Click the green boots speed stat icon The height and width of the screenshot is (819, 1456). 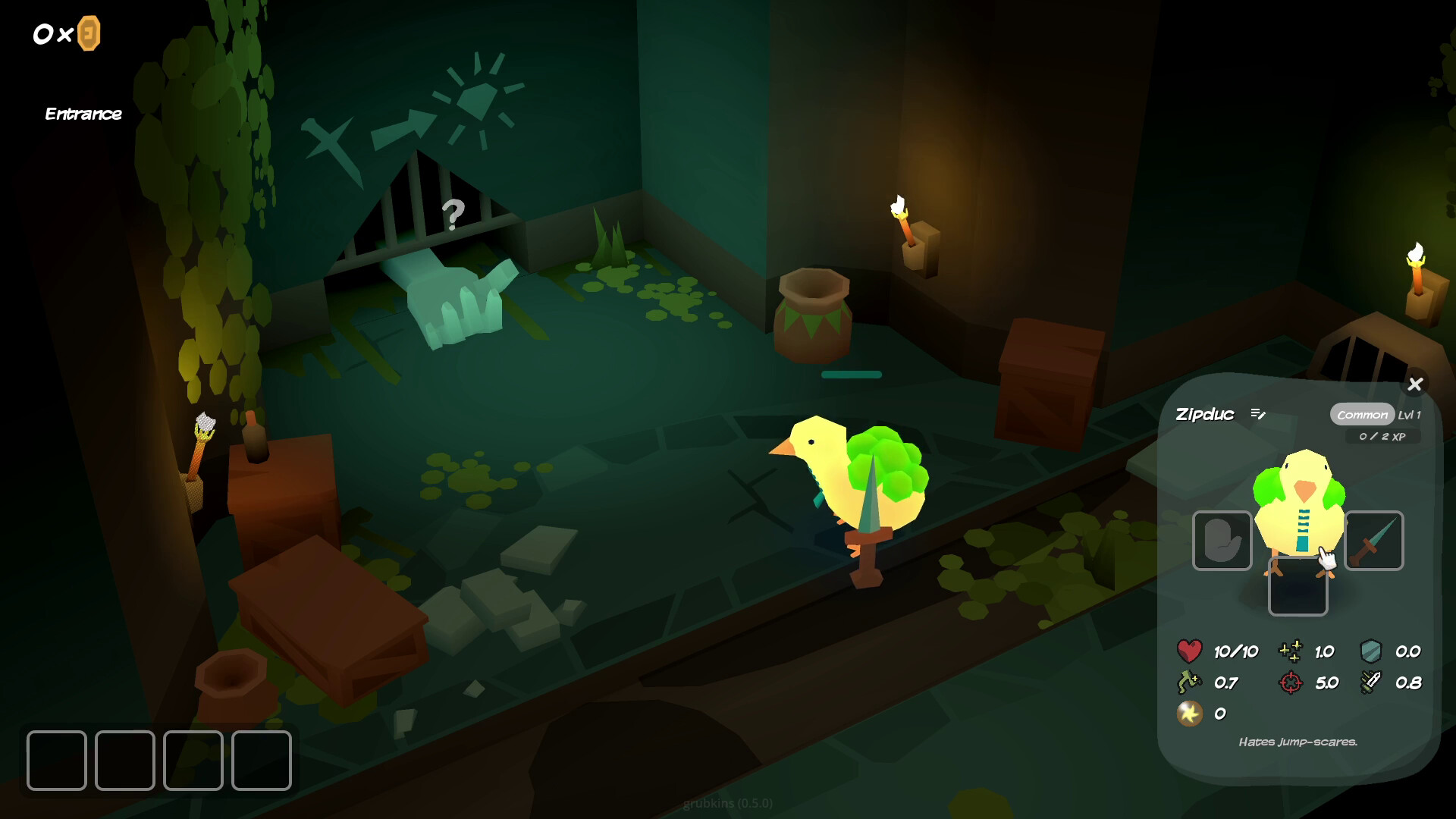(x=1189, y=682)
